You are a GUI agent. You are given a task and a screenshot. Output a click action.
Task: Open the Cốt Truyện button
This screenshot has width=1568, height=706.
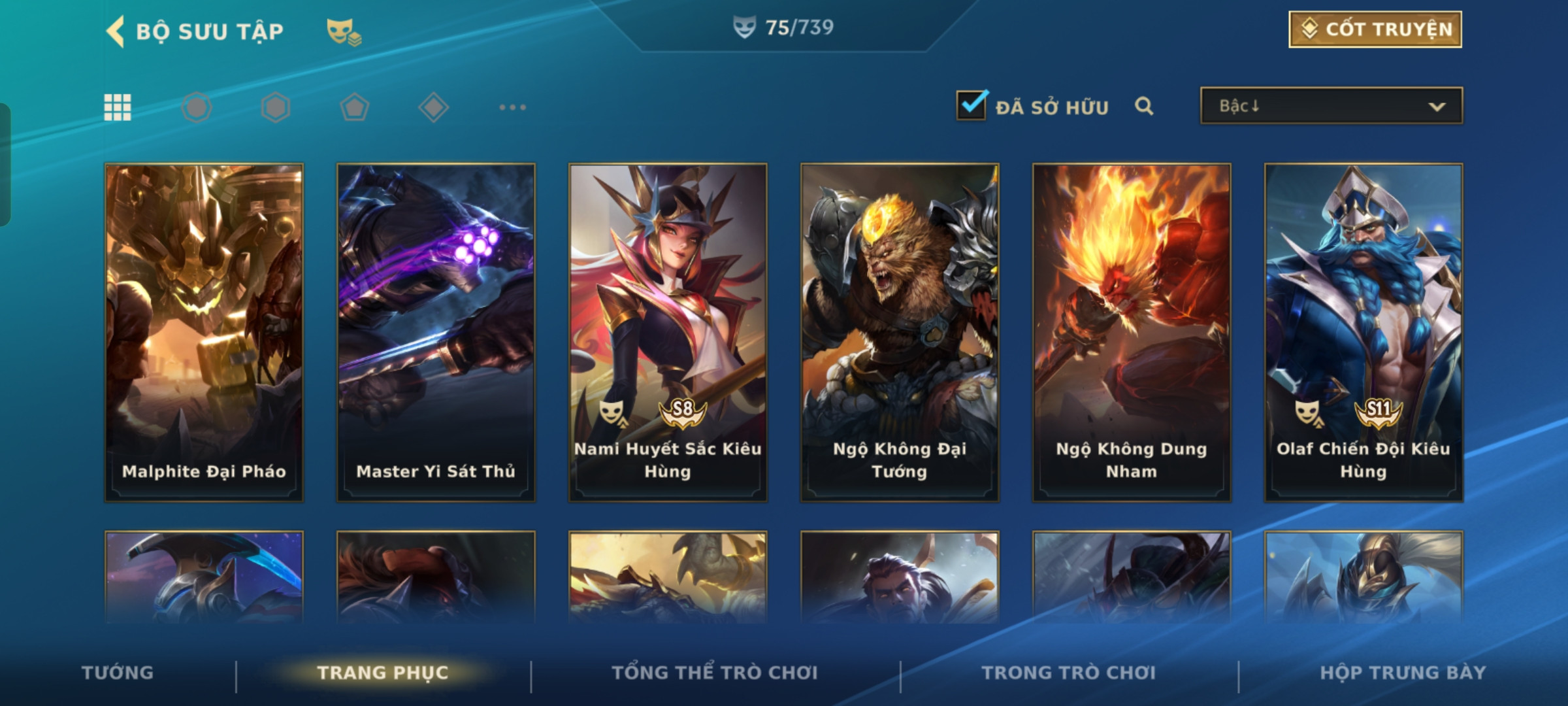(x=1375, y=29)
